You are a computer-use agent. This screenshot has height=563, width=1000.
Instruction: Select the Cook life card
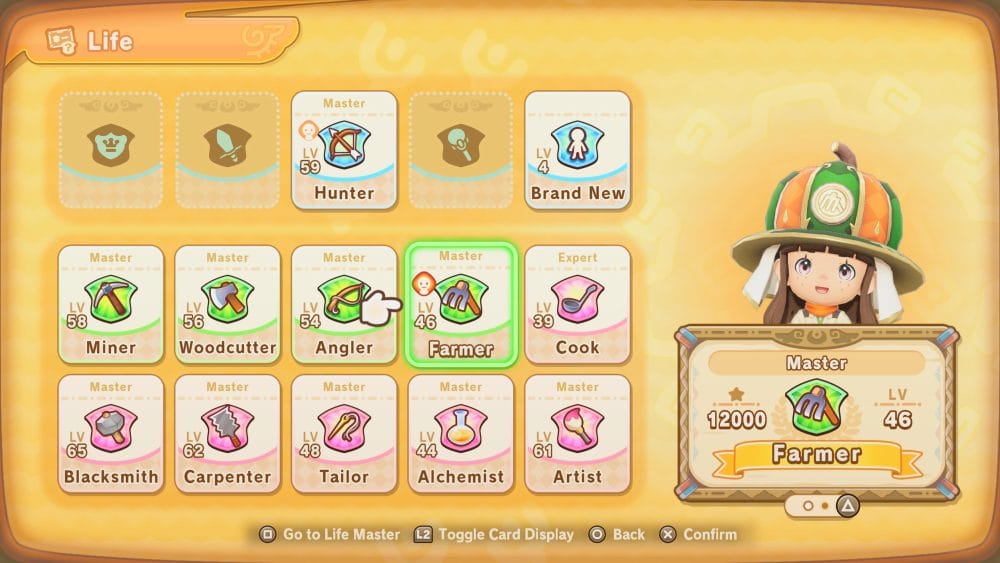(577, 304)
